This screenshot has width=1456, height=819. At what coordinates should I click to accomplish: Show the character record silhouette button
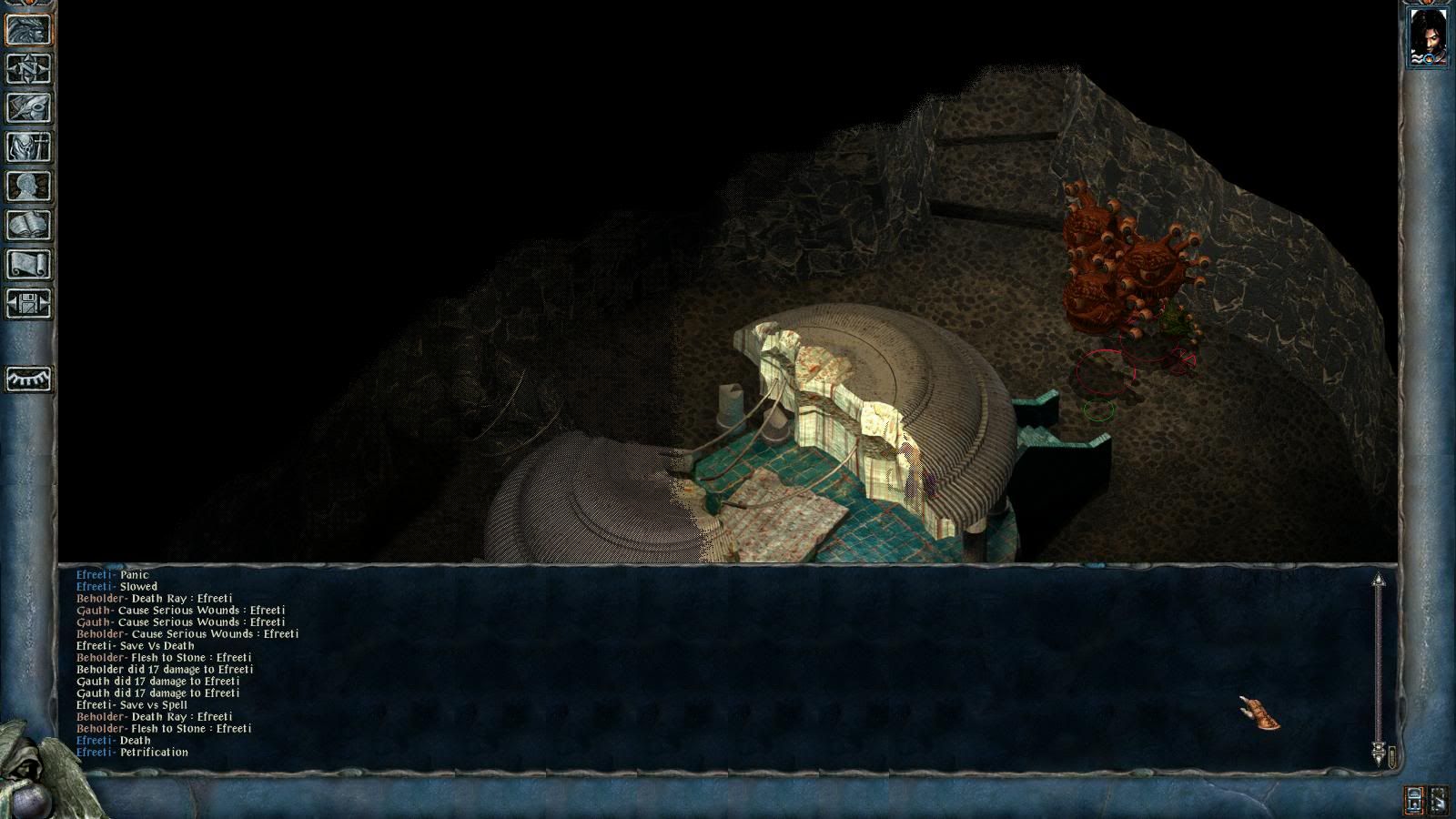(x=29, y=187)
